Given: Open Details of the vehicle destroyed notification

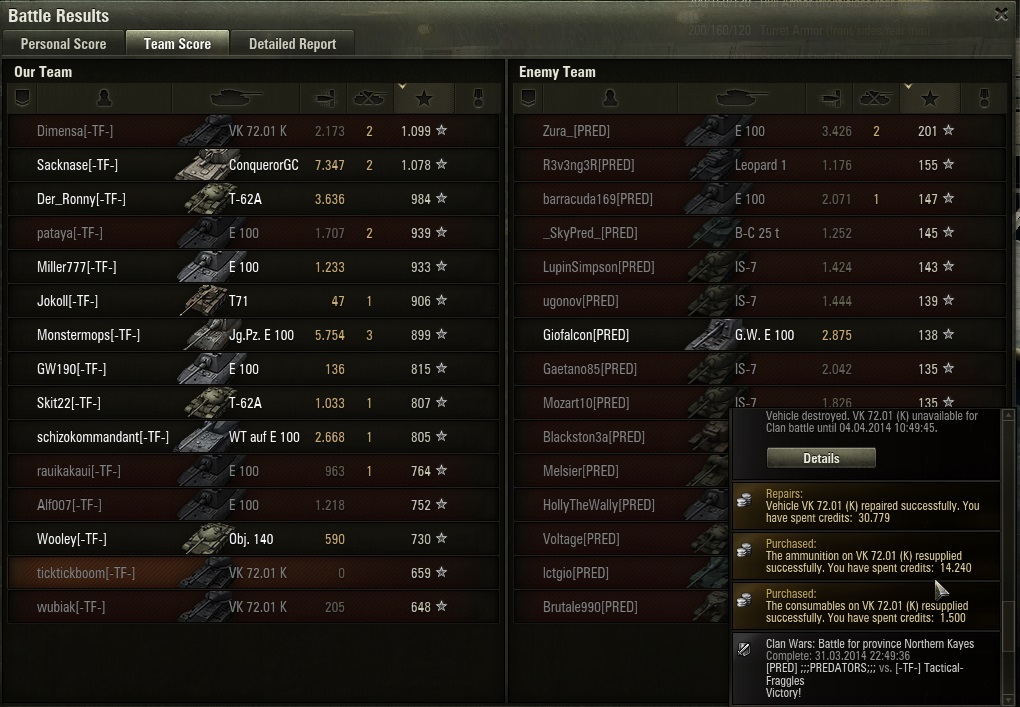Looking at the screenshot, I should pyautogui.click(x=820, y=458).
